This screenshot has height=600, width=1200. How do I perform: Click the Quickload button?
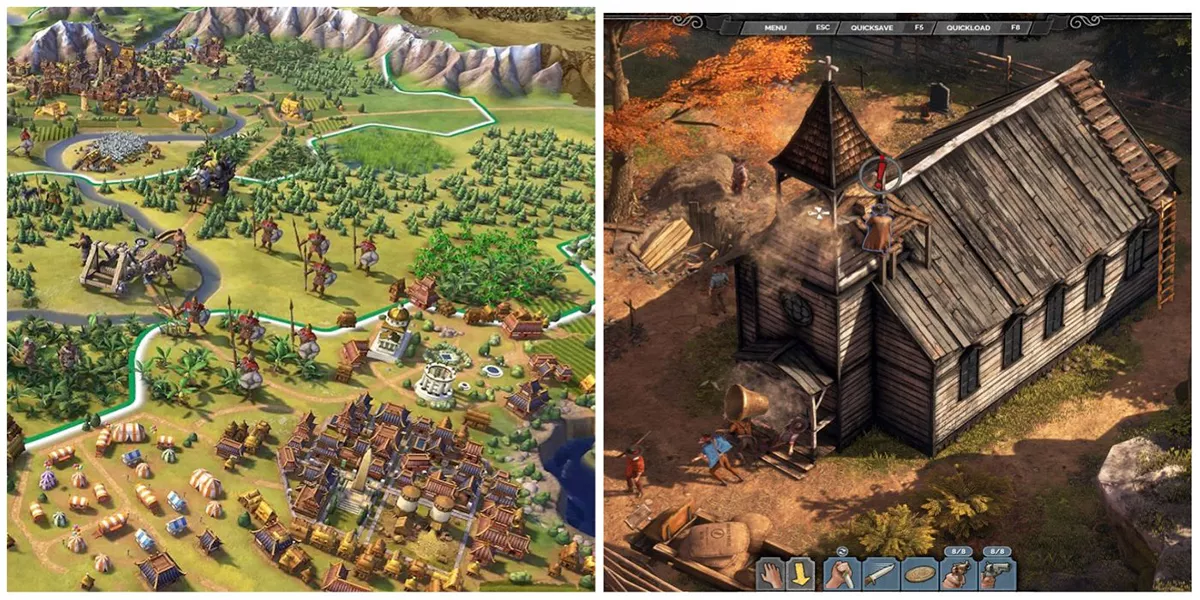pyautogui.click(x=968, y=27)
